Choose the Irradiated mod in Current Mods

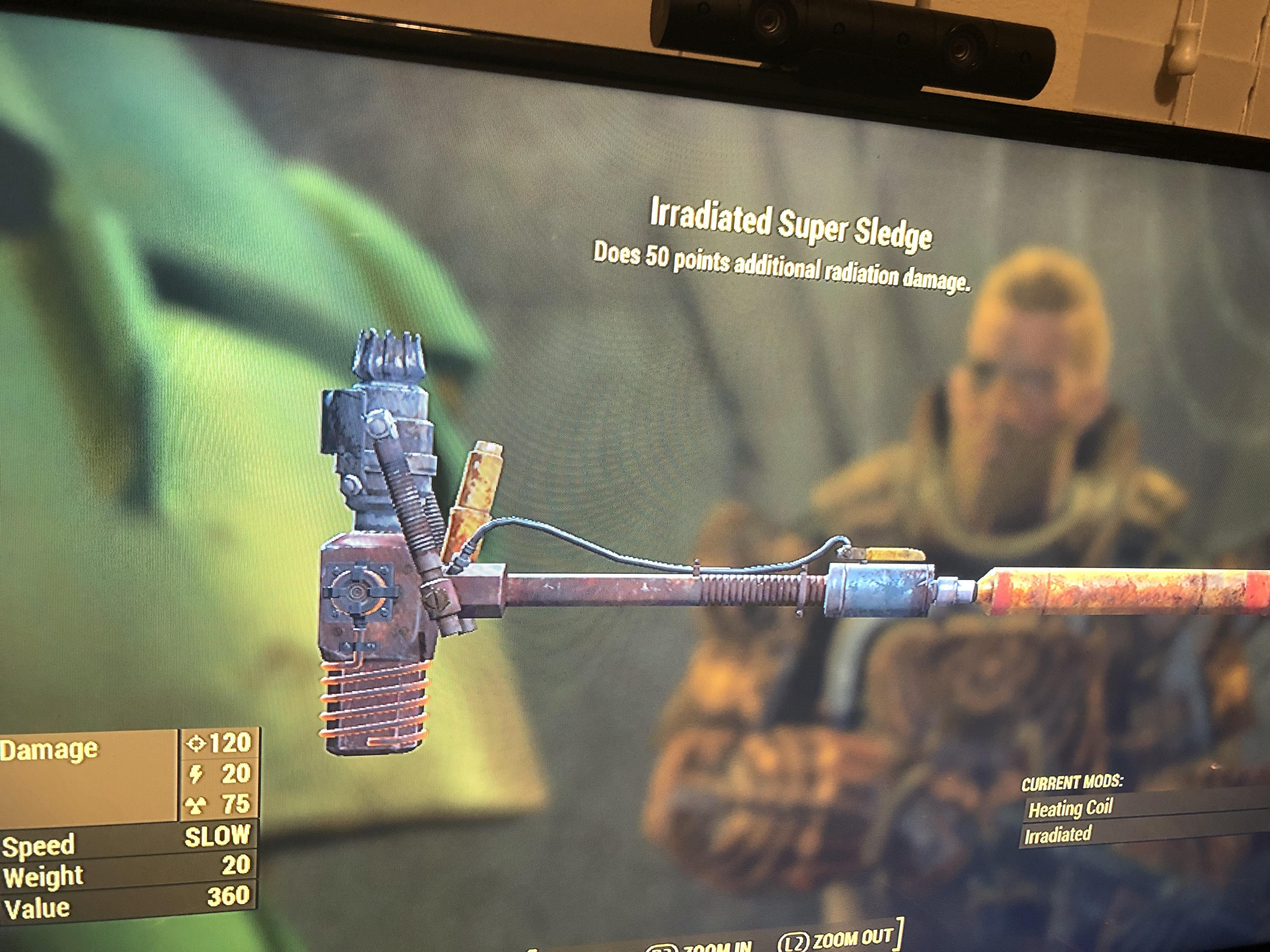point(1058,834)
